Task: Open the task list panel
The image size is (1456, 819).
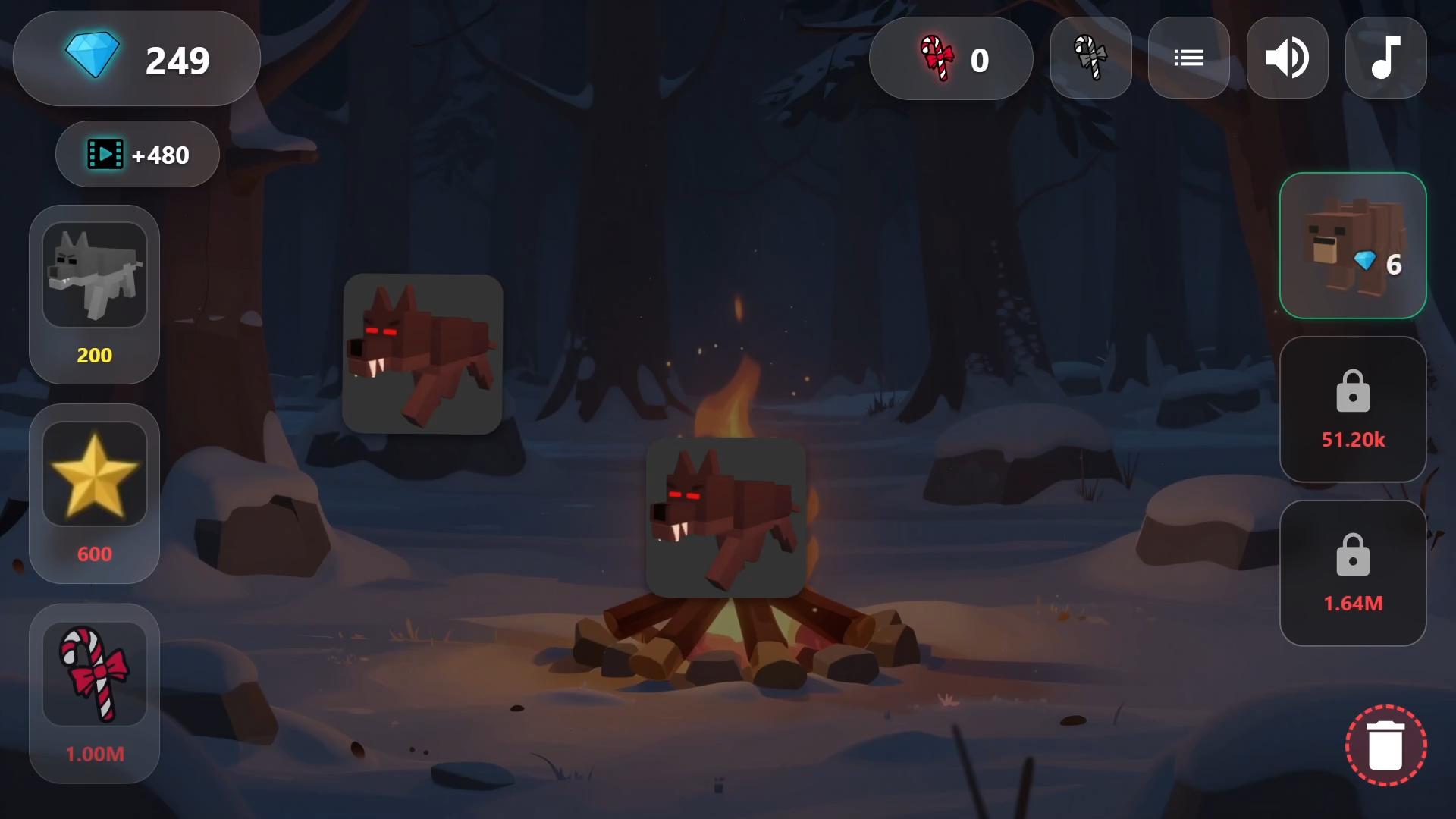Action: [x=1188, y=57]
